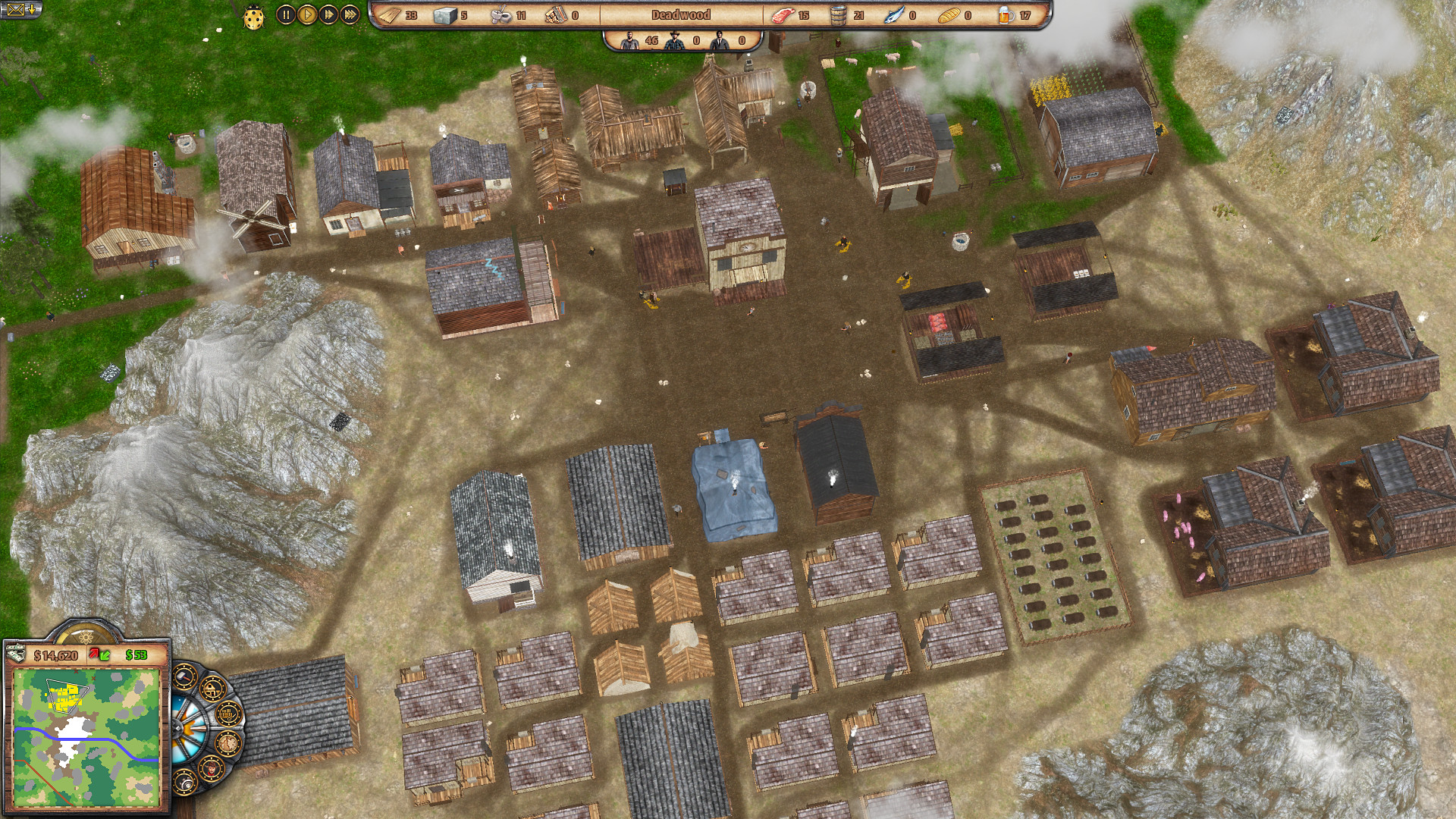Viewport: 1456px width, 819px height.
Task: Click the Deadwood town name
Action: point(680,14)
